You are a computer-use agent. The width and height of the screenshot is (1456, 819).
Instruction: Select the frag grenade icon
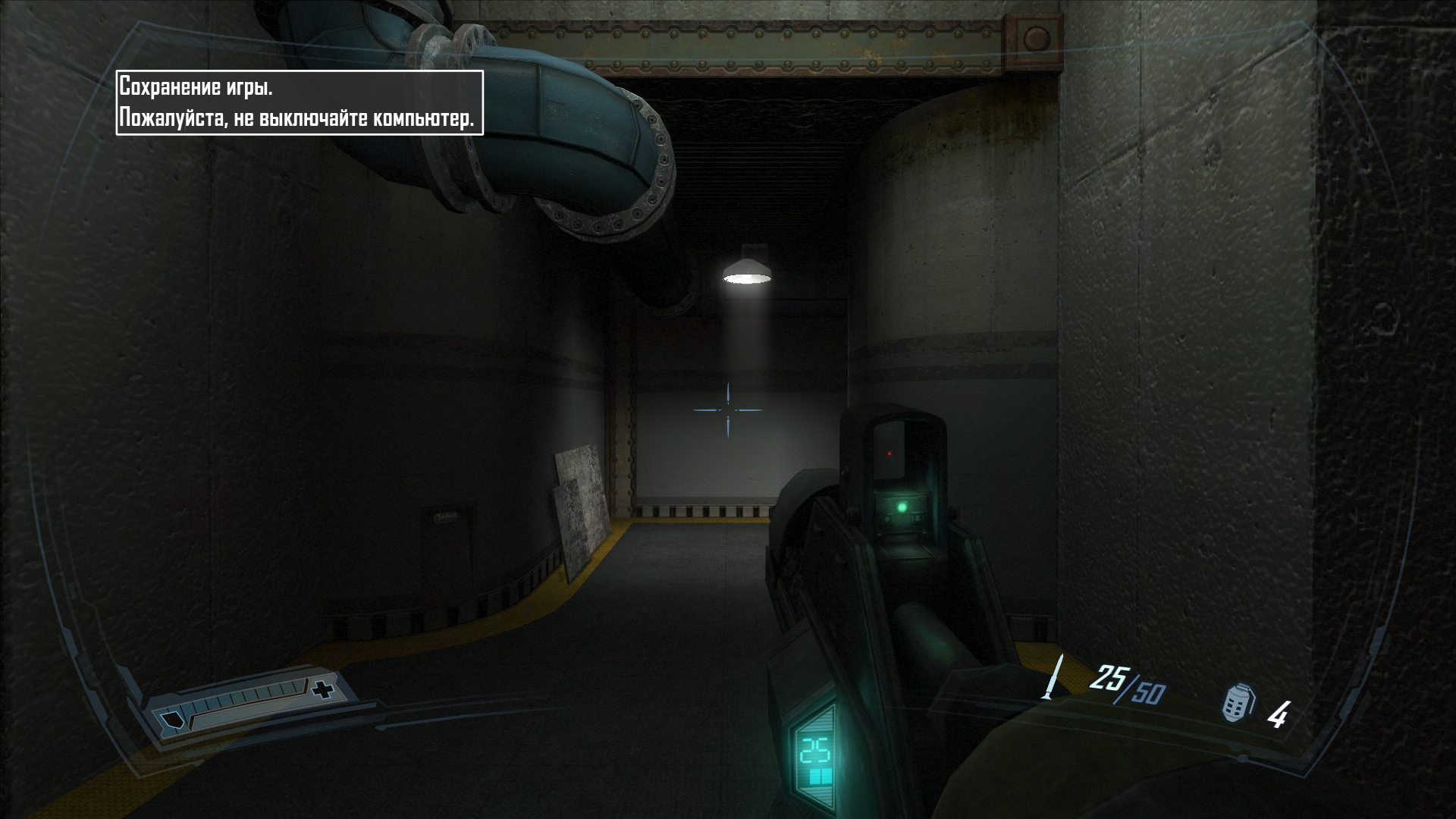[x=1238, y=703]
